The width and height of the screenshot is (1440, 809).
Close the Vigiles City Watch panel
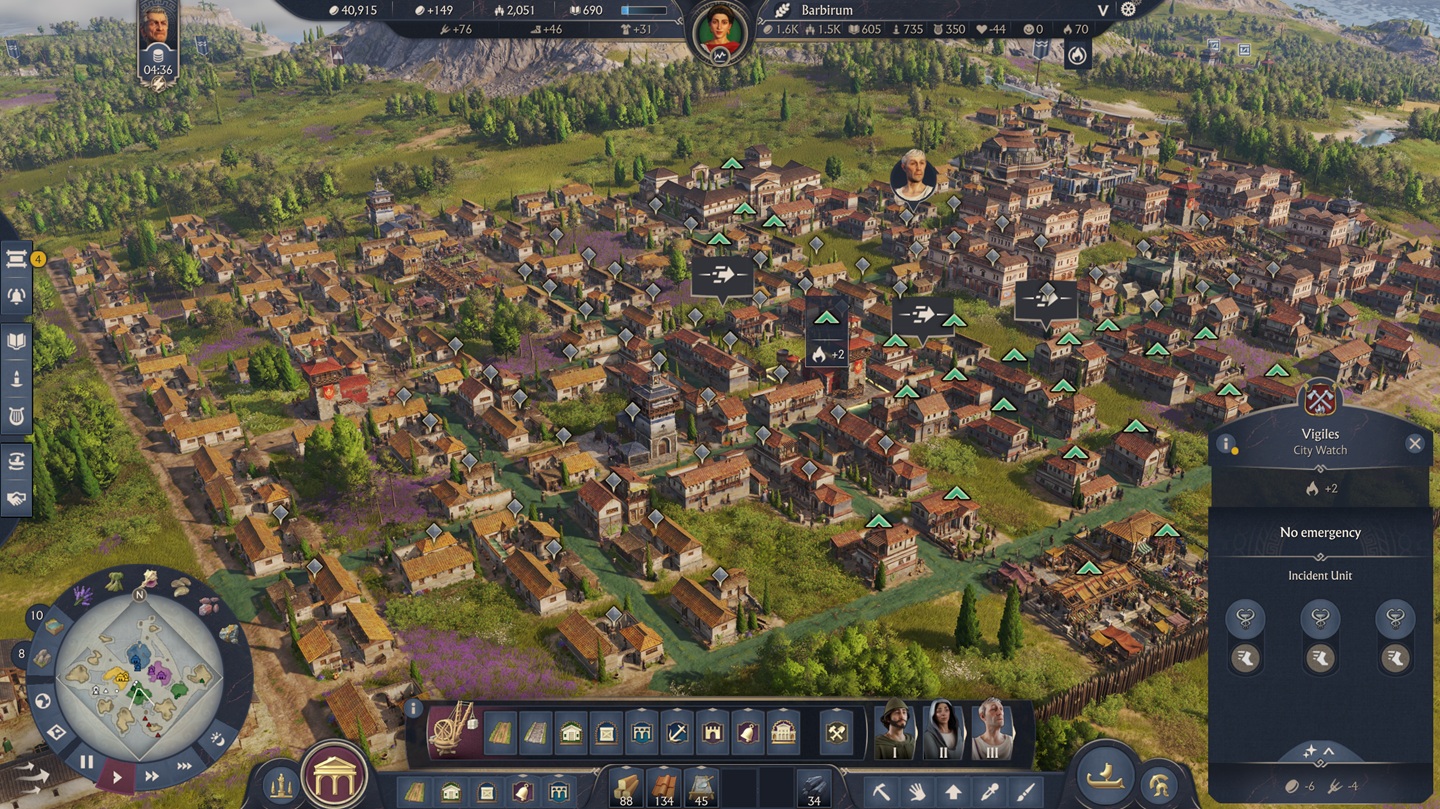click(1414, 444)
